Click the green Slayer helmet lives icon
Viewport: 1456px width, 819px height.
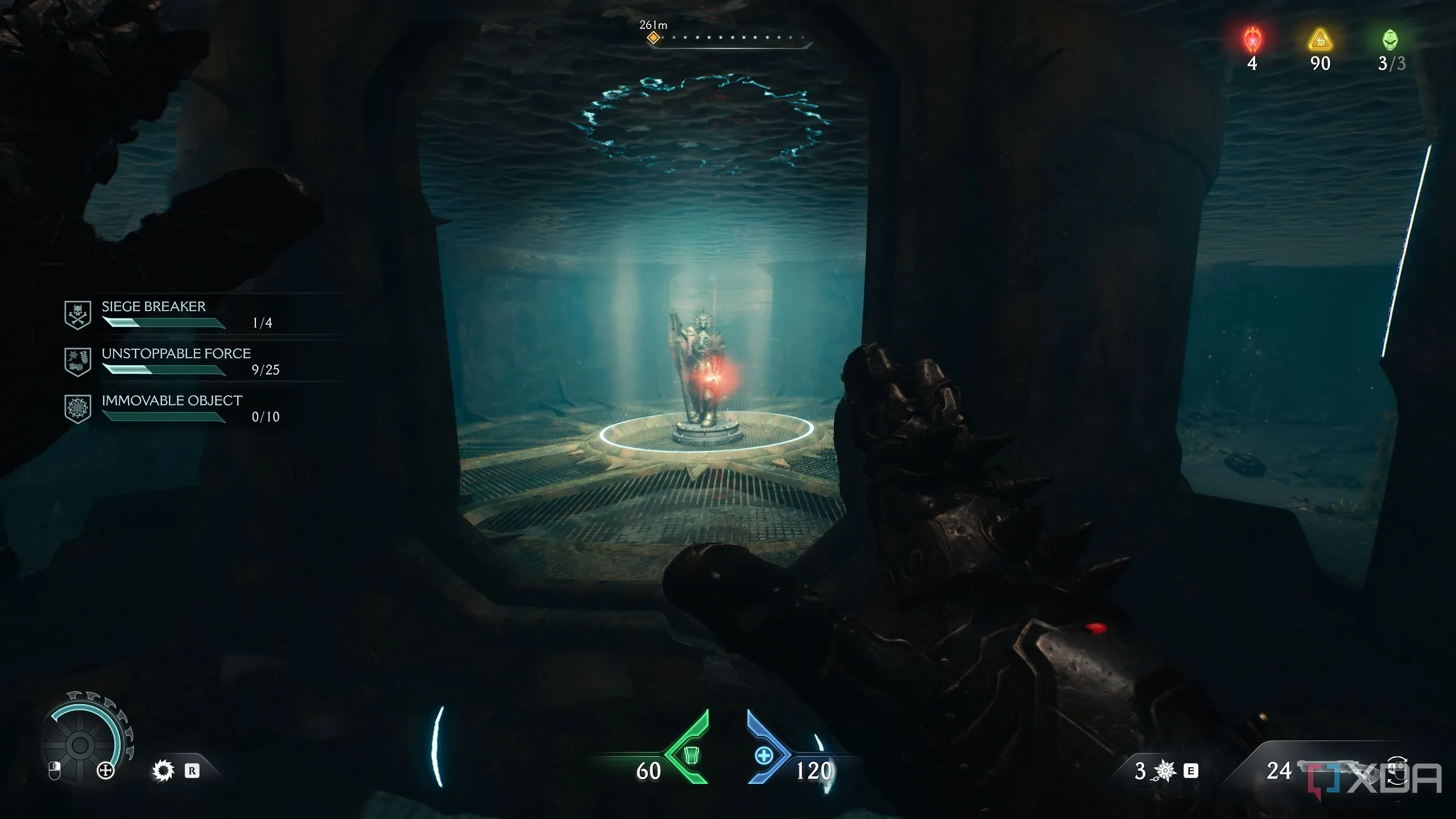click(1389, 40)
